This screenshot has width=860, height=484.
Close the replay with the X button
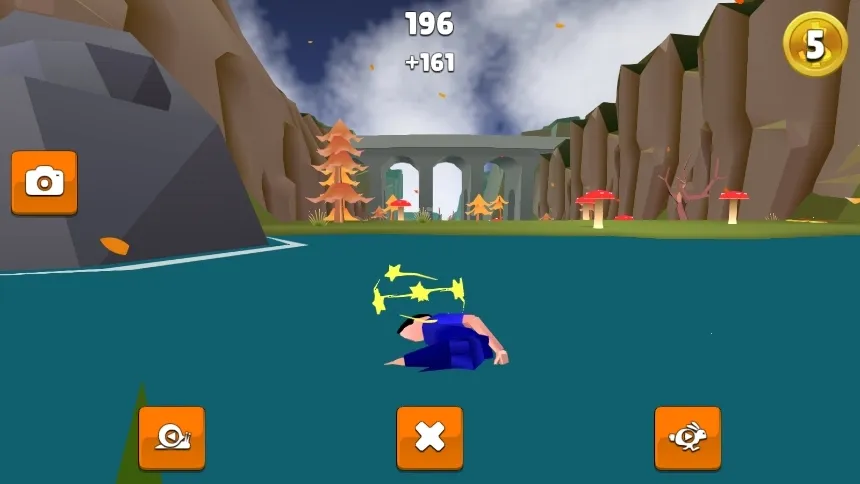[430, 437]
